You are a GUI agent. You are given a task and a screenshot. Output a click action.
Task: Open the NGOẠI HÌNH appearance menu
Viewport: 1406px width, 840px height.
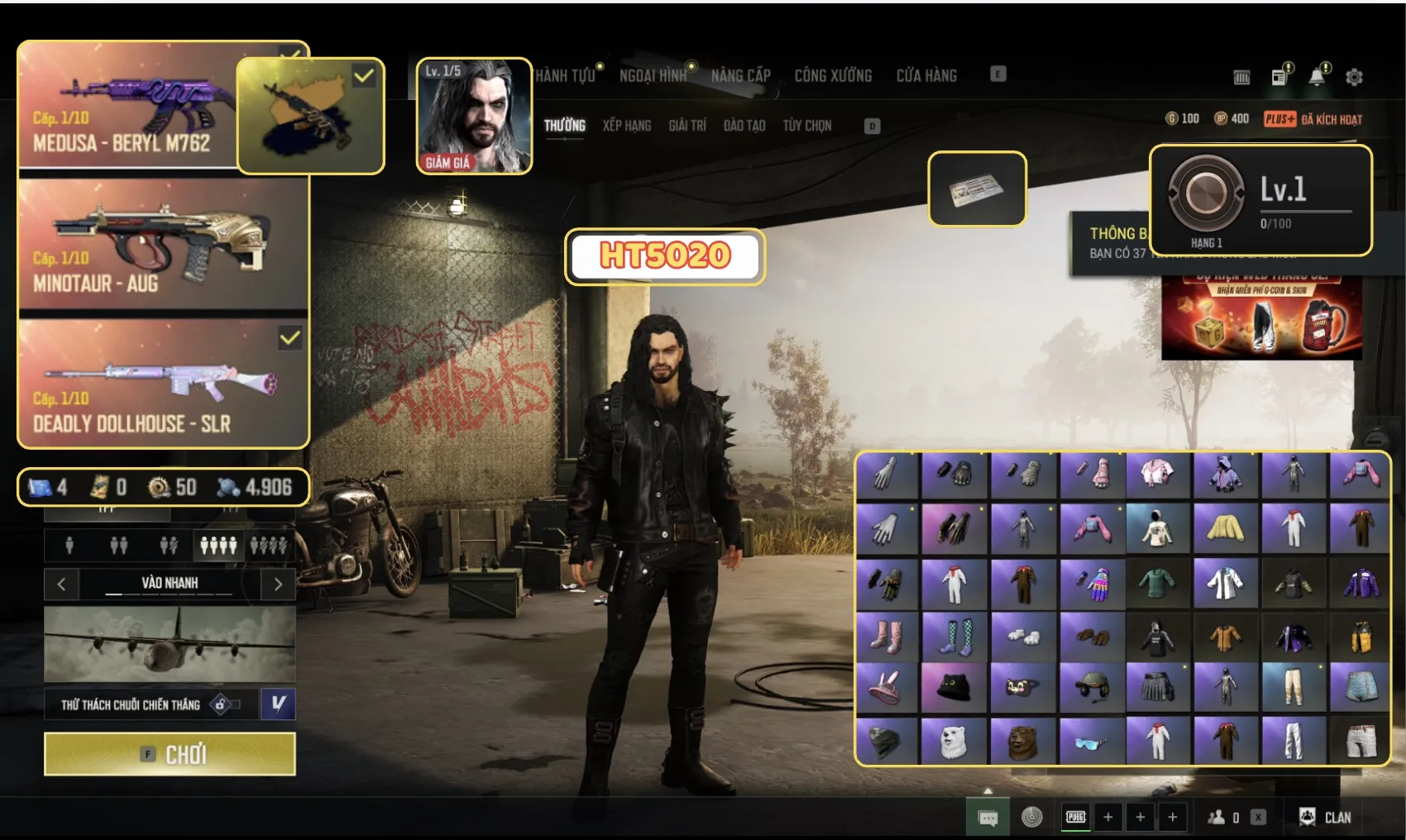653,76
